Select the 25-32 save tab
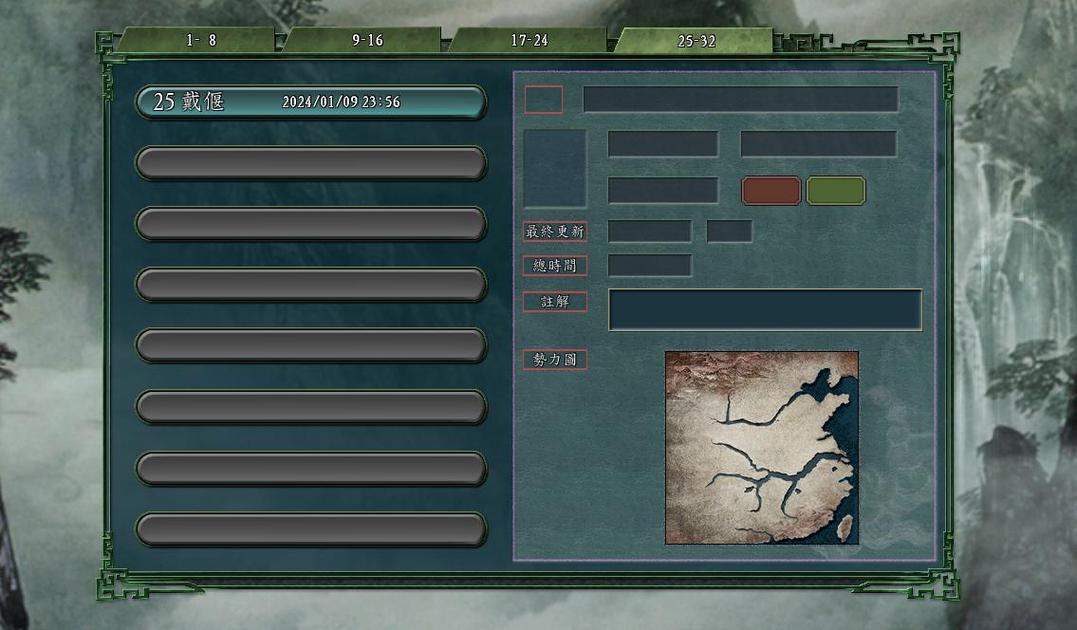Image resolution: width=1077 pixels, height=630 pixels. pos(696,41)
